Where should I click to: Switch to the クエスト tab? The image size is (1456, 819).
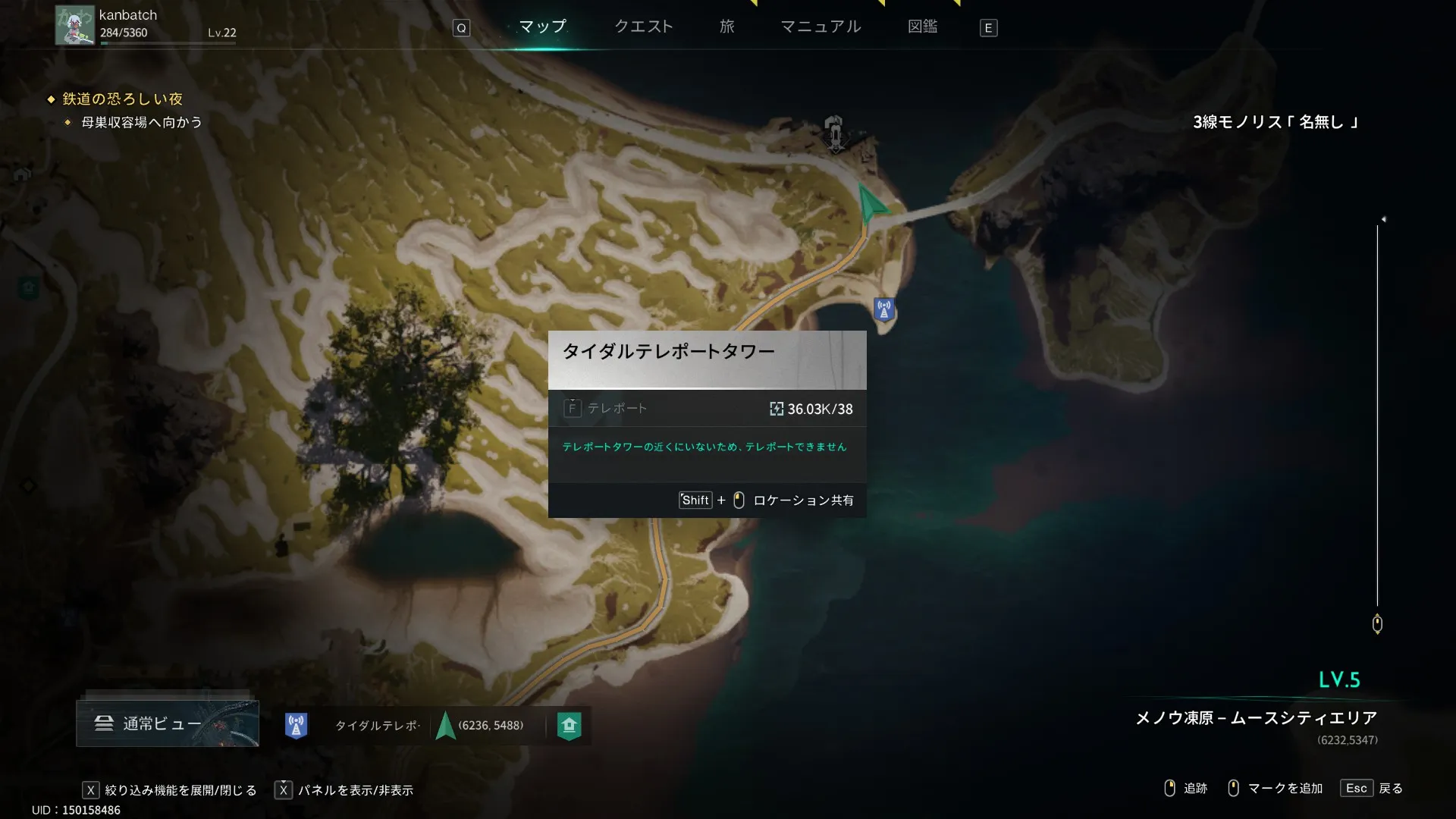[x=643, y=27]
